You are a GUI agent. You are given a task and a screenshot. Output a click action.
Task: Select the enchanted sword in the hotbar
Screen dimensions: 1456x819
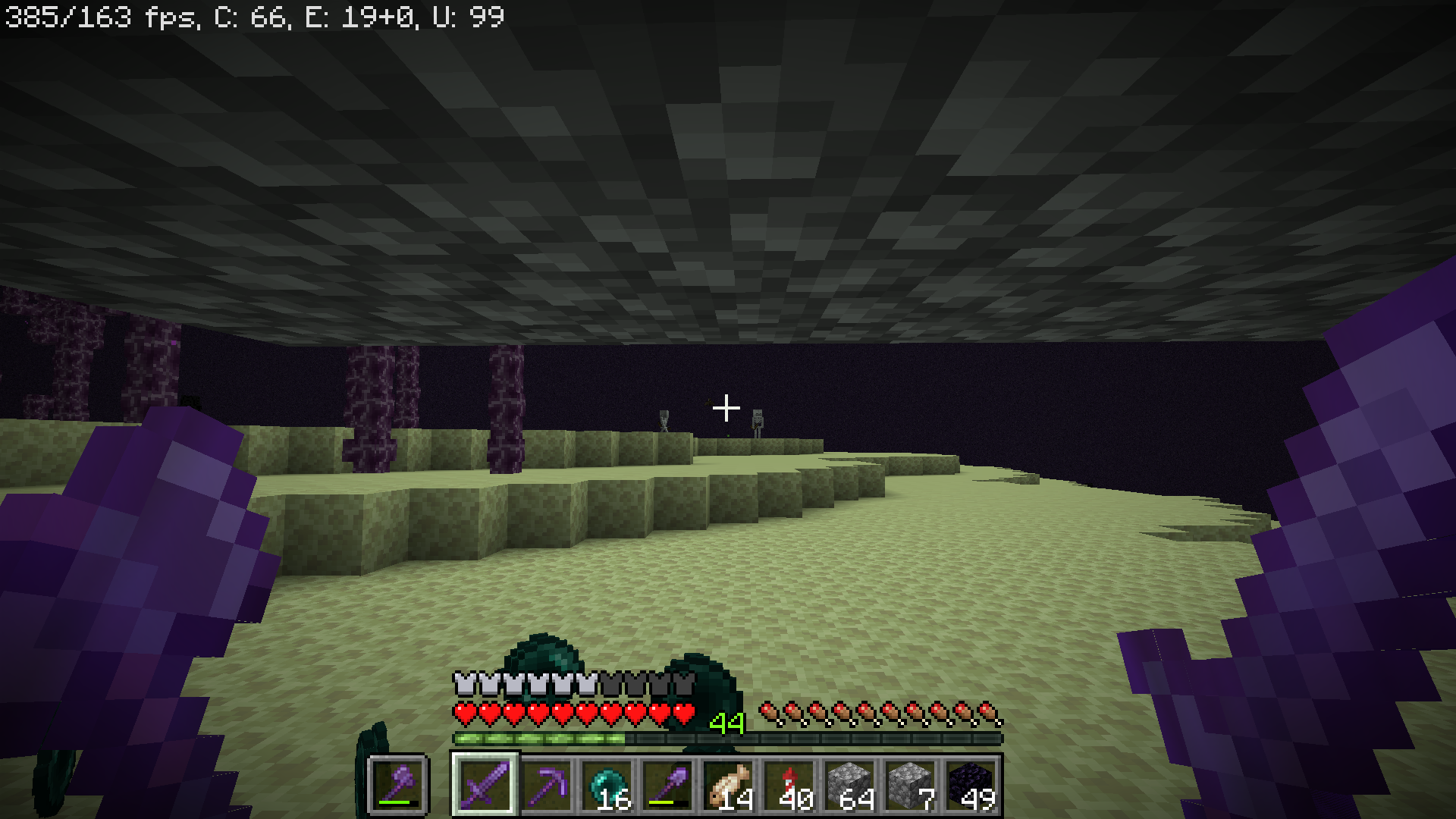click(x=484, y=786)
